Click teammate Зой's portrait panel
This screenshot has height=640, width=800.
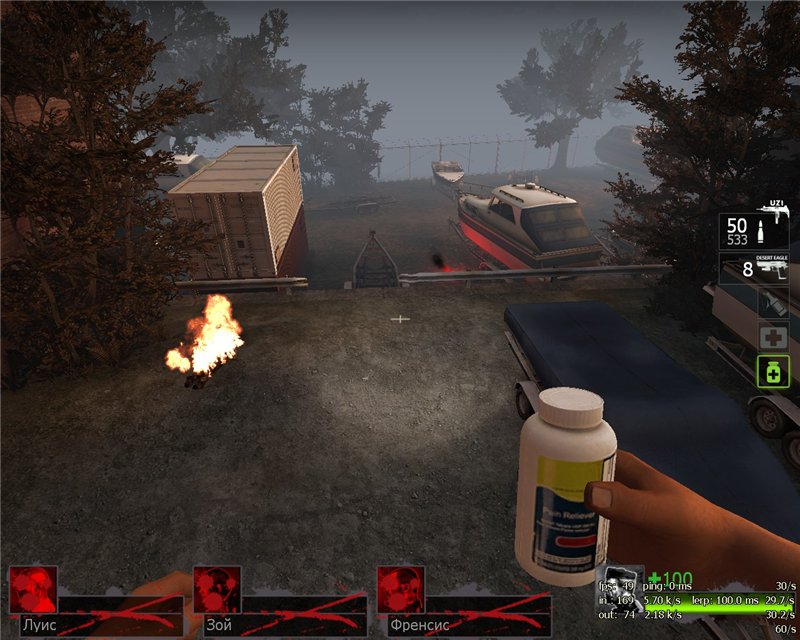(x=217, y=590)
